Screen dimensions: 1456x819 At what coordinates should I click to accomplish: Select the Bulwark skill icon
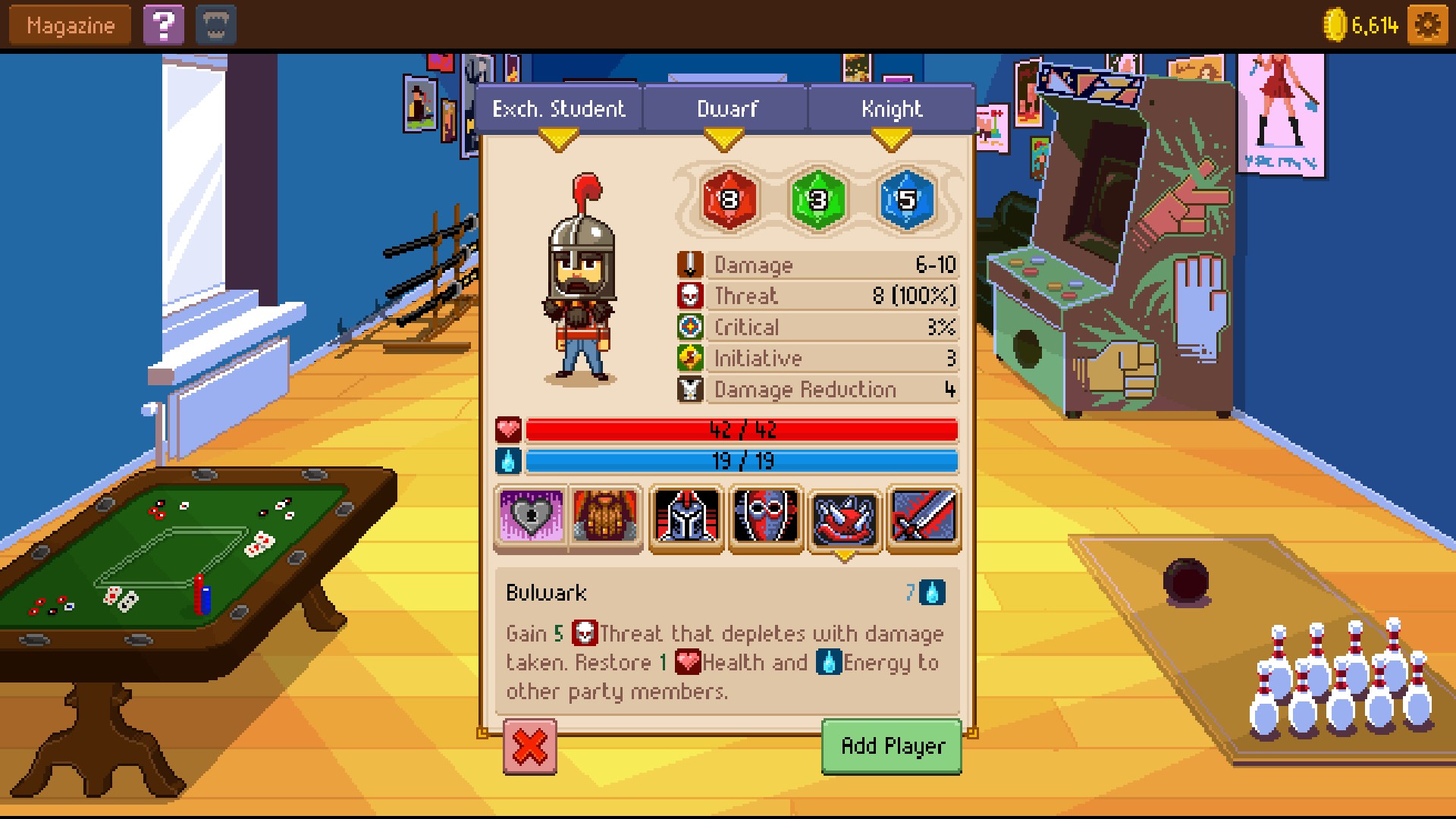click(x=845, y=517)
